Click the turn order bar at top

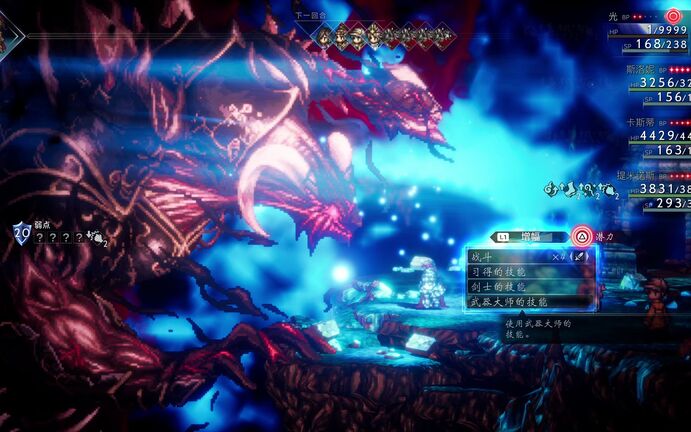381,35
